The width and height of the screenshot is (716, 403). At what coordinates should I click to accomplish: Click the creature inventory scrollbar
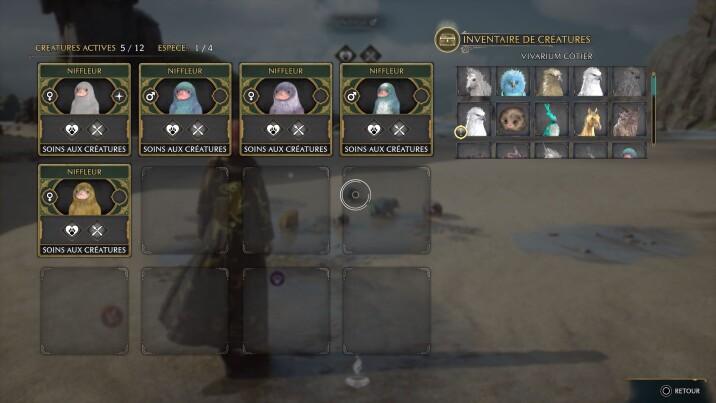(x=654, y=95)
